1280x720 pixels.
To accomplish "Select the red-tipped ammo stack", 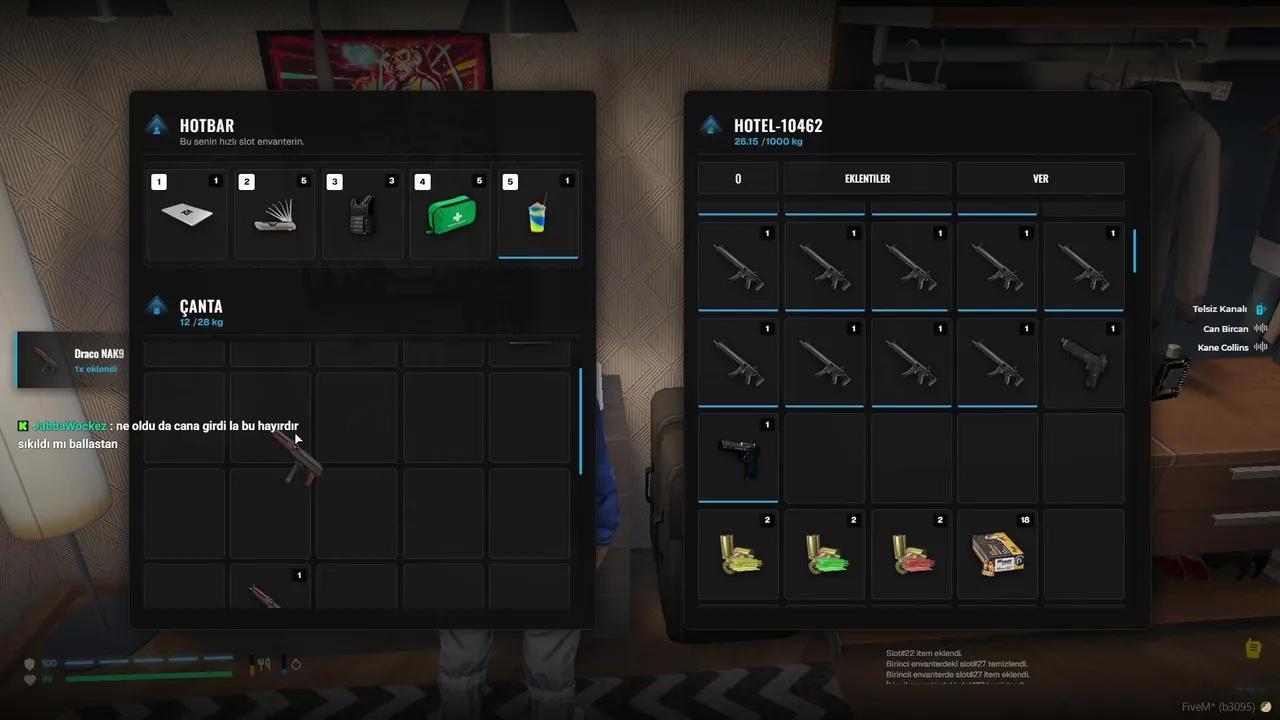I will click(911, 554).
